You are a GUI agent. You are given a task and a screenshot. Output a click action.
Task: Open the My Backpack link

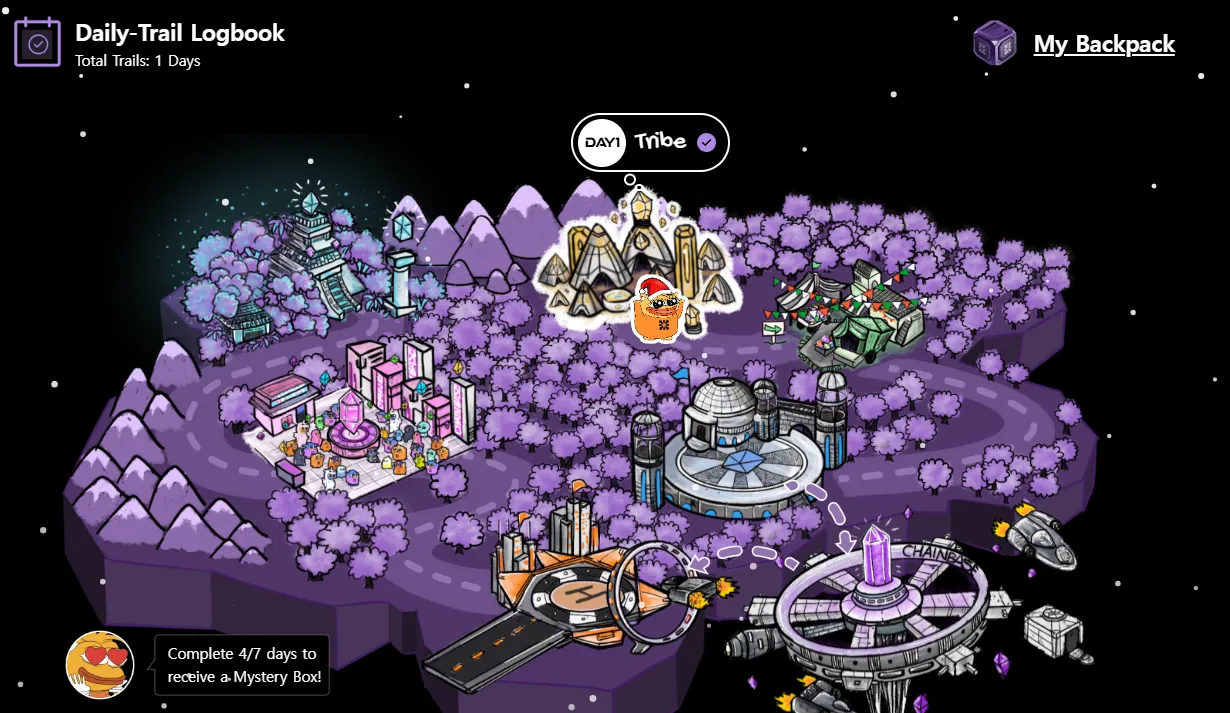click(1104, 44)
